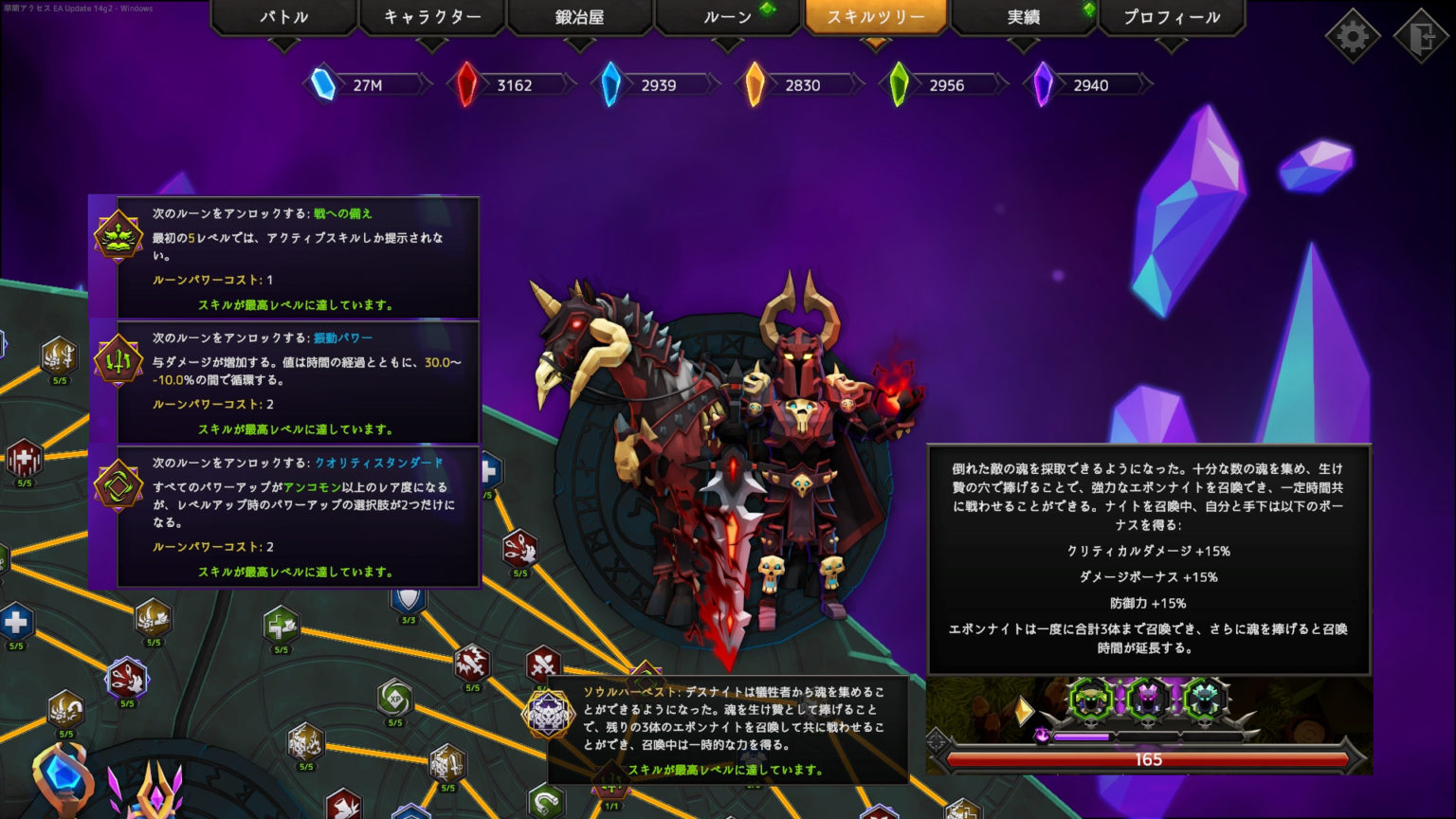This screenshot has width=1456, height=819.
Task: Select the 実績 menu item
Action: tap(1024, 16)
